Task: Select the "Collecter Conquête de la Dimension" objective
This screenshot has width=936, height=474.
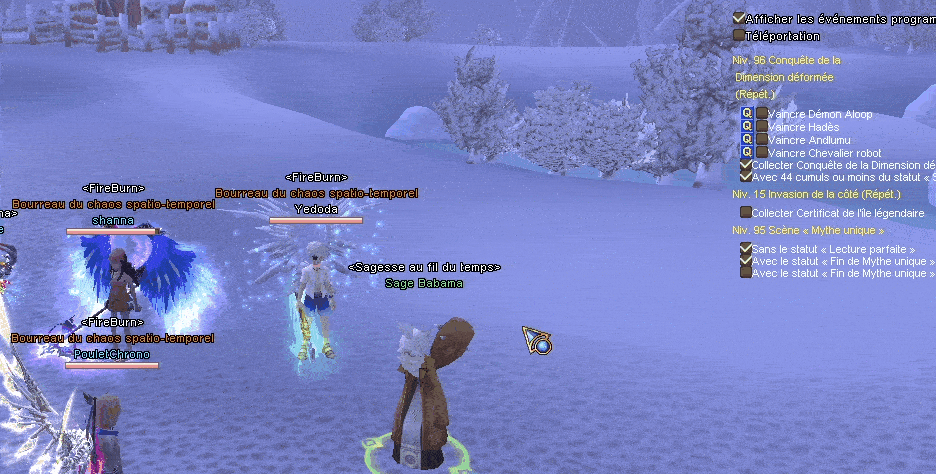Action: click(x=842, y=165)
